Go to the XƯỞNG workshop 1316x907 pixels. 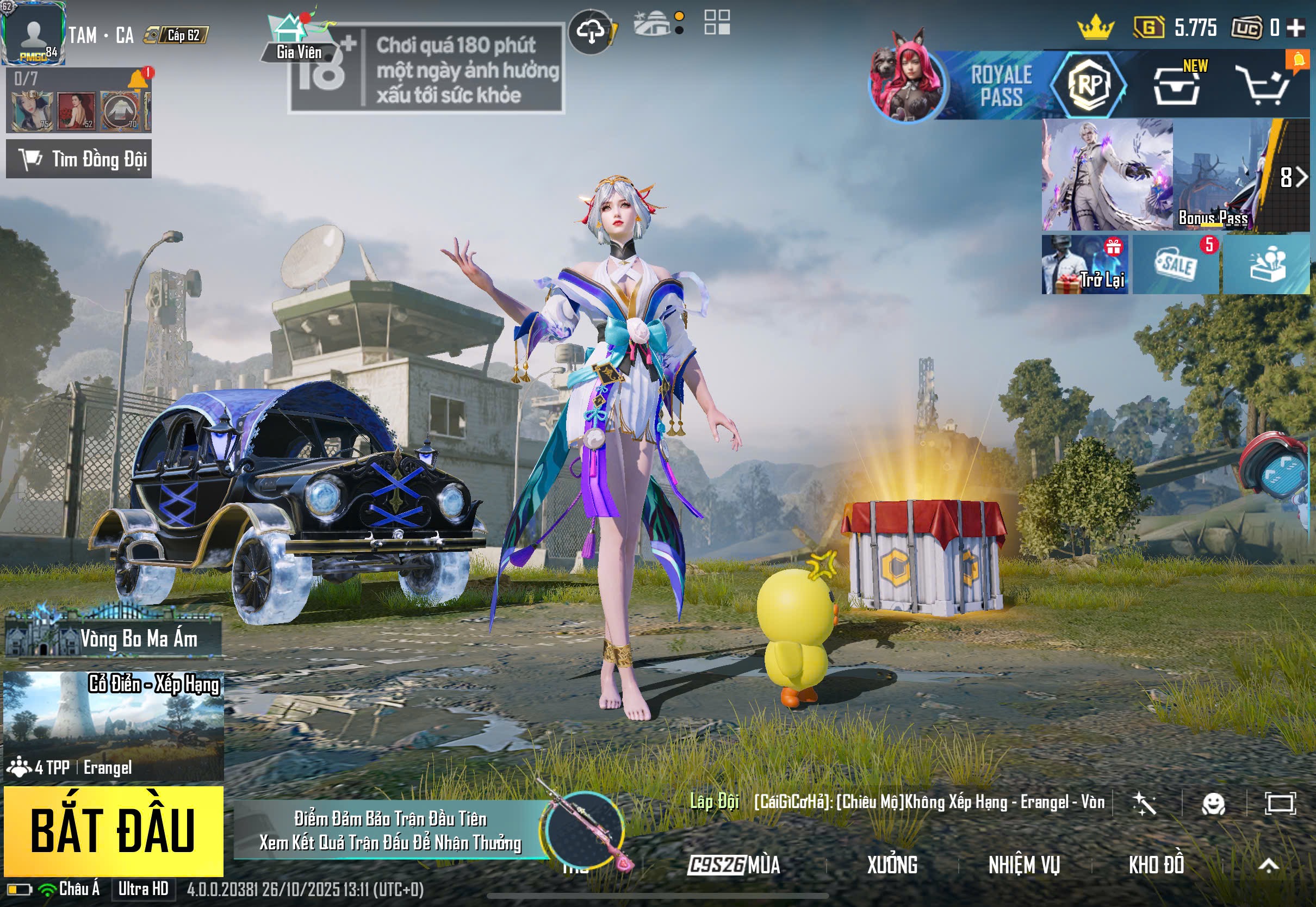coord(891,865)
